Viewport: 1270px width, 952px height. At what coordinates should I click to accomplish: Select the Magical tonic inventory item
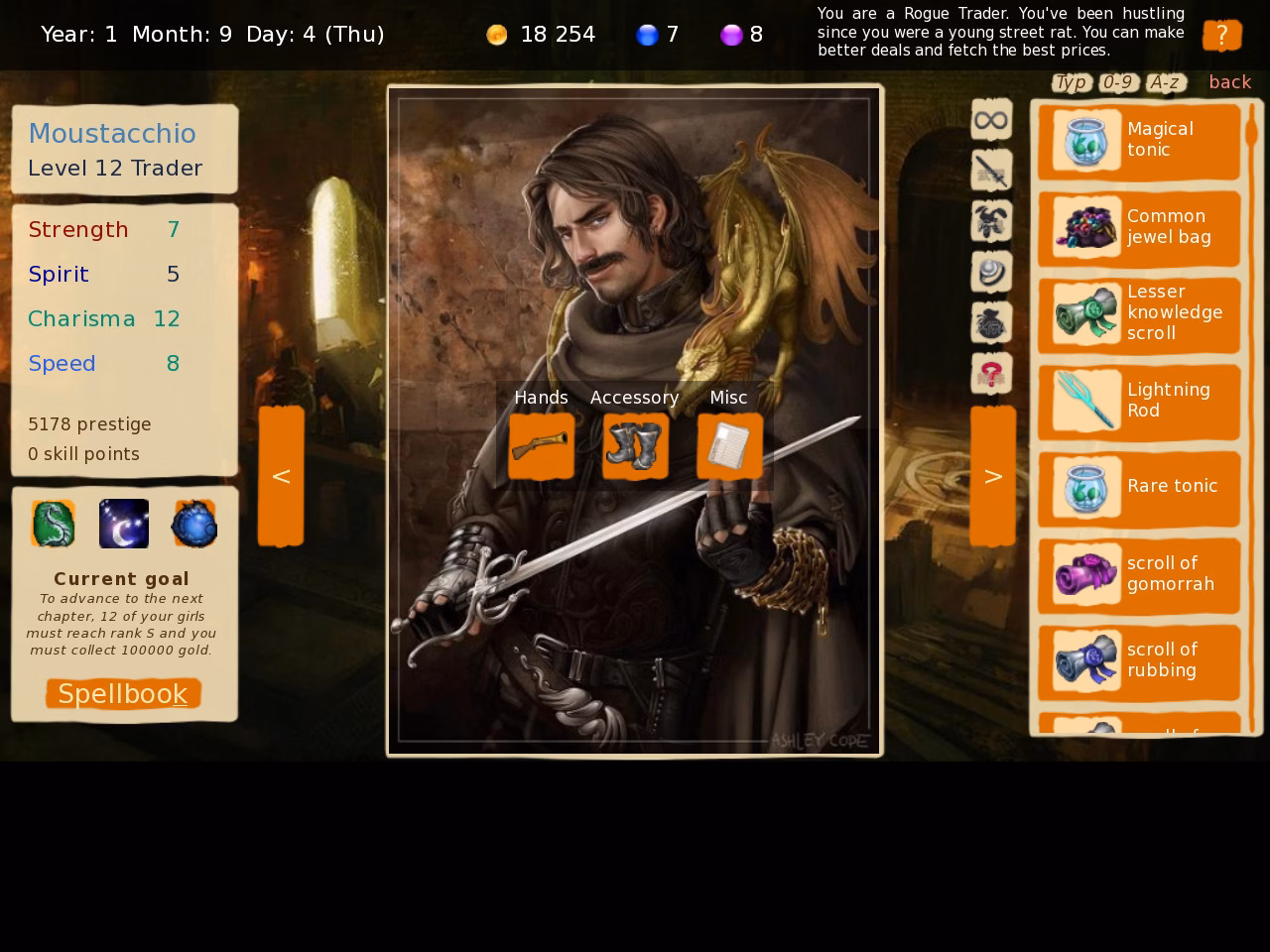(1139, 140)
